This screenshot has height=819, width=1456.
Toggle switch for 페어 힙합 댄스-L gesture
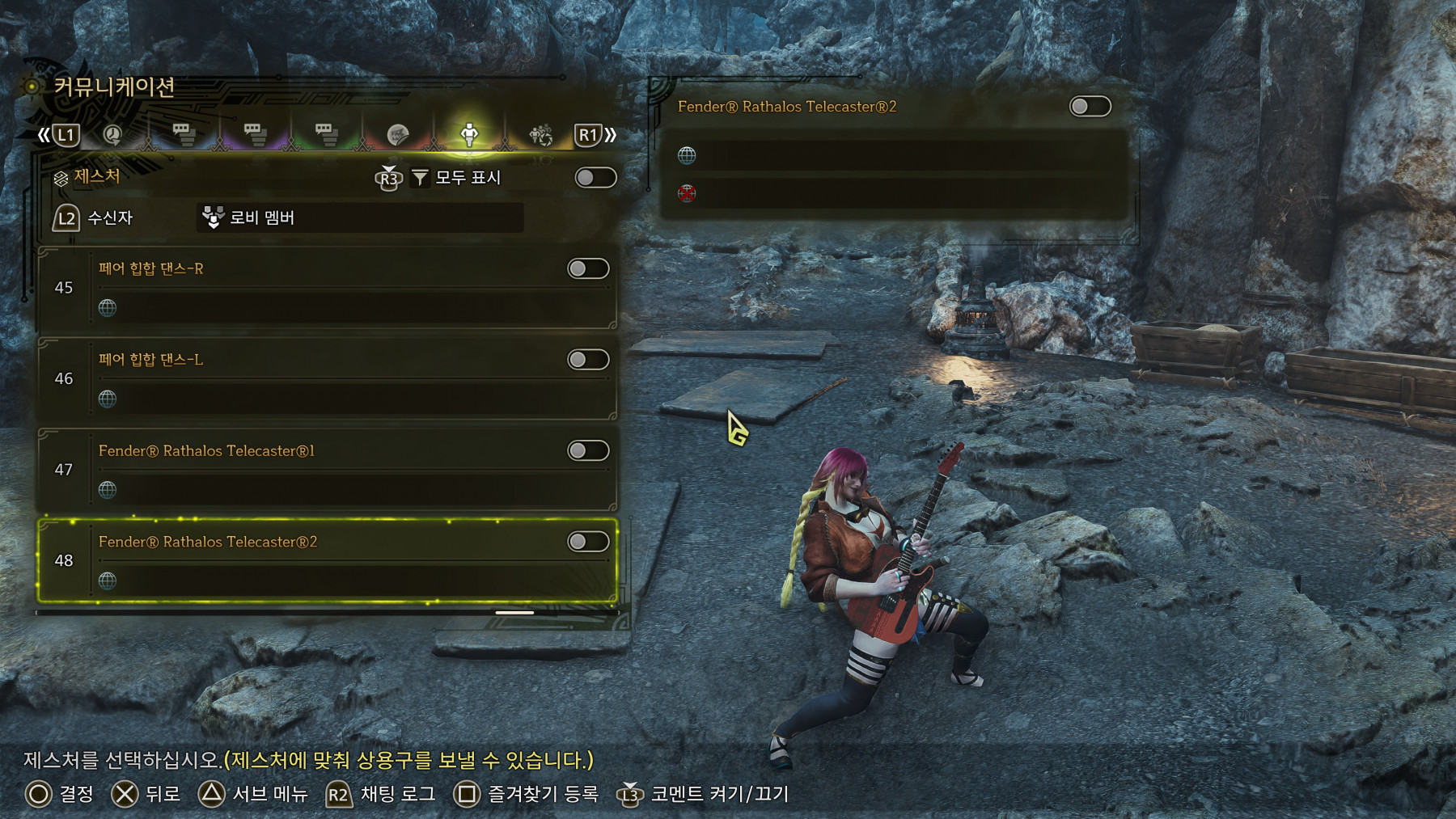point(588,360)
